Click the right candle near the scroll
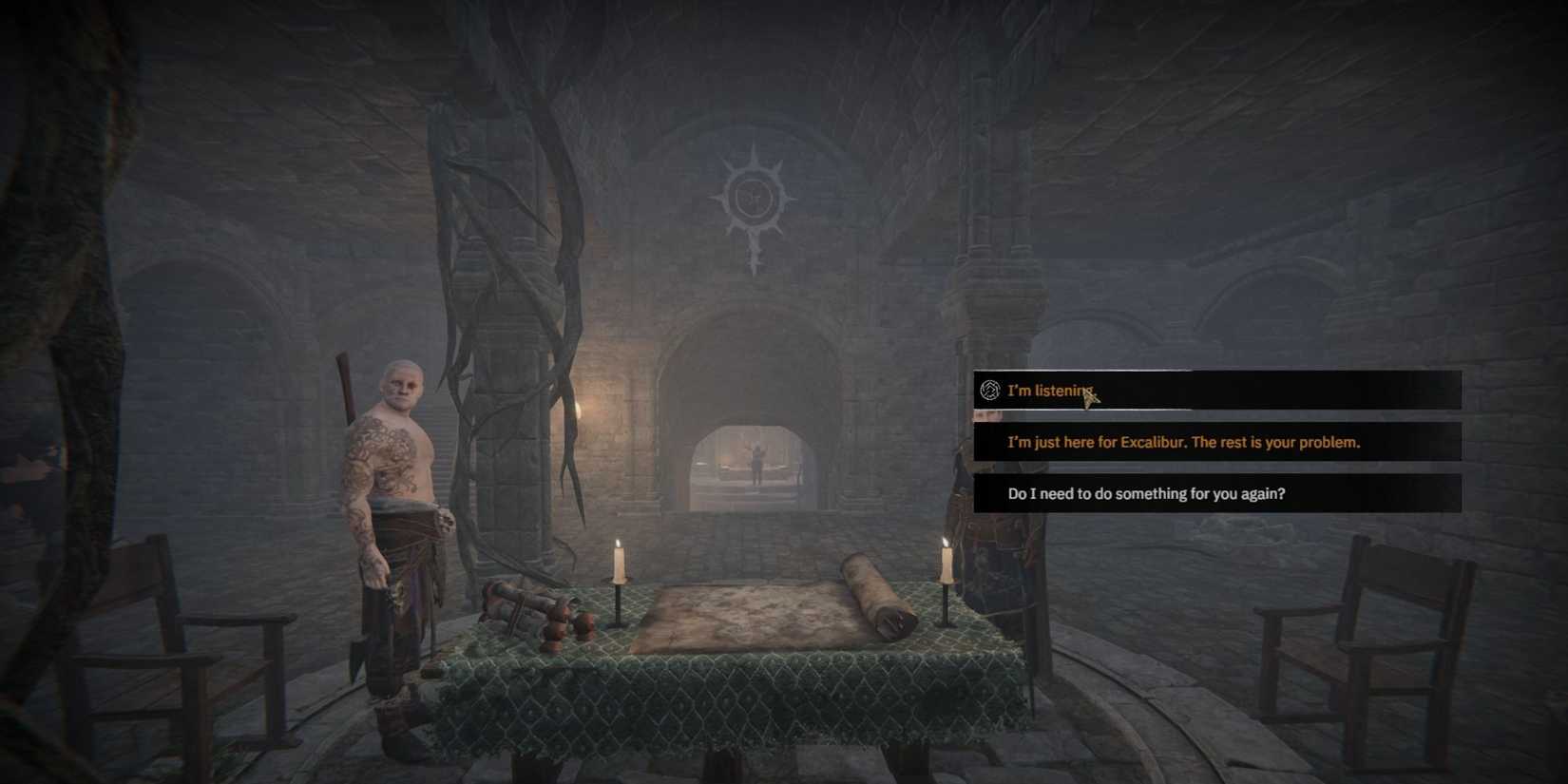The width and height of the screenshot is (1568, 784). [945, 570]
